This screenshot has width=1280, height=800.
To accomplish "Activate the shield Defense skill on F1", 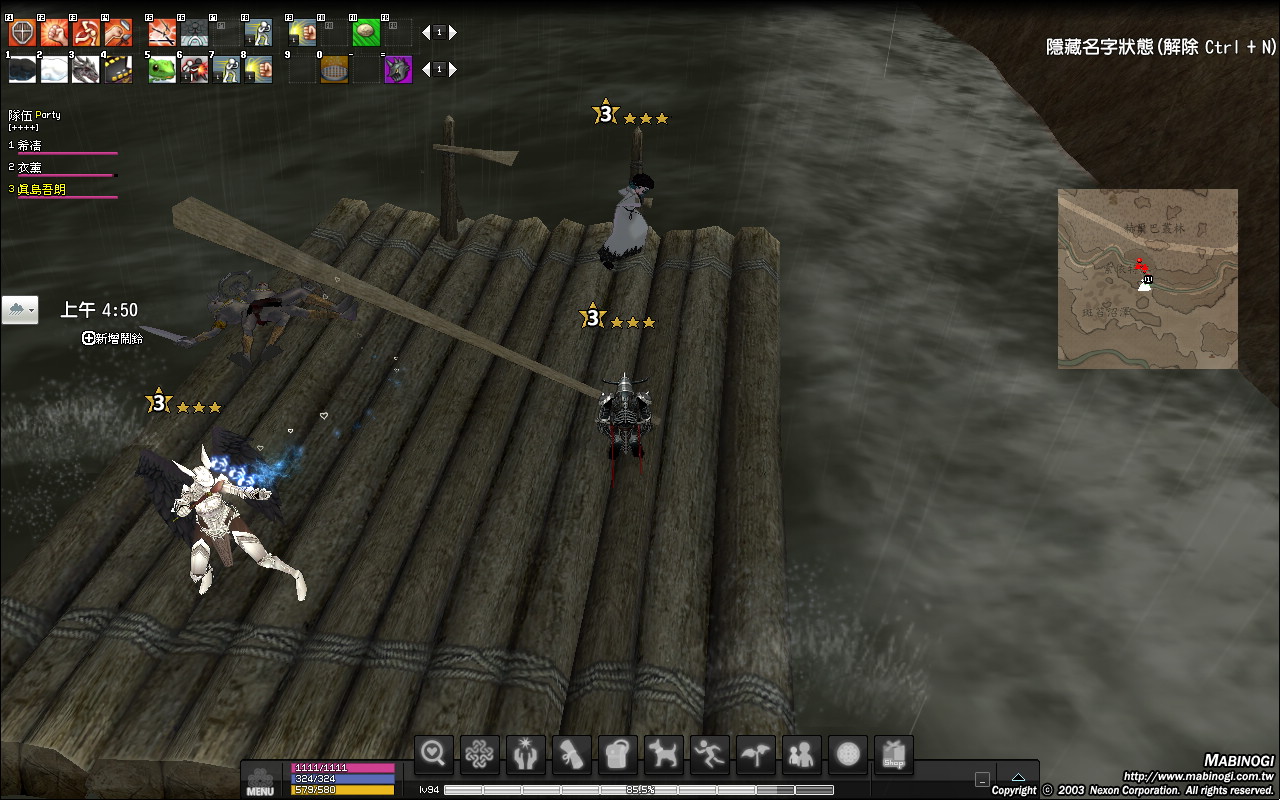I will tap(22, 33).
